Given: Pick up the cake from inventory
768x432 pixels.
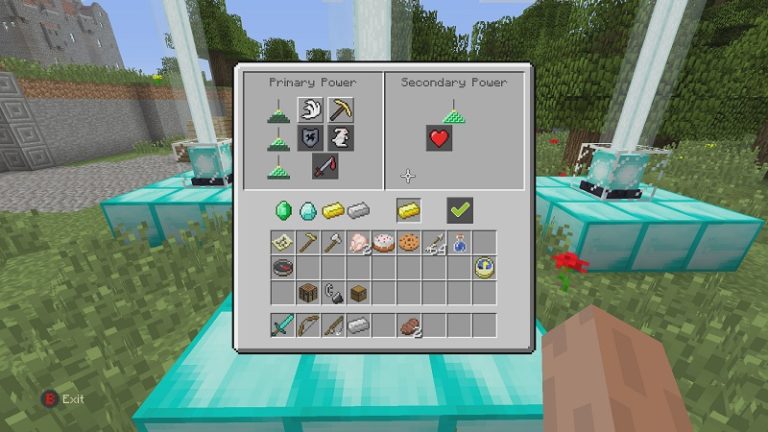Looking at the screenshot, I should click(x=383, y=242).
